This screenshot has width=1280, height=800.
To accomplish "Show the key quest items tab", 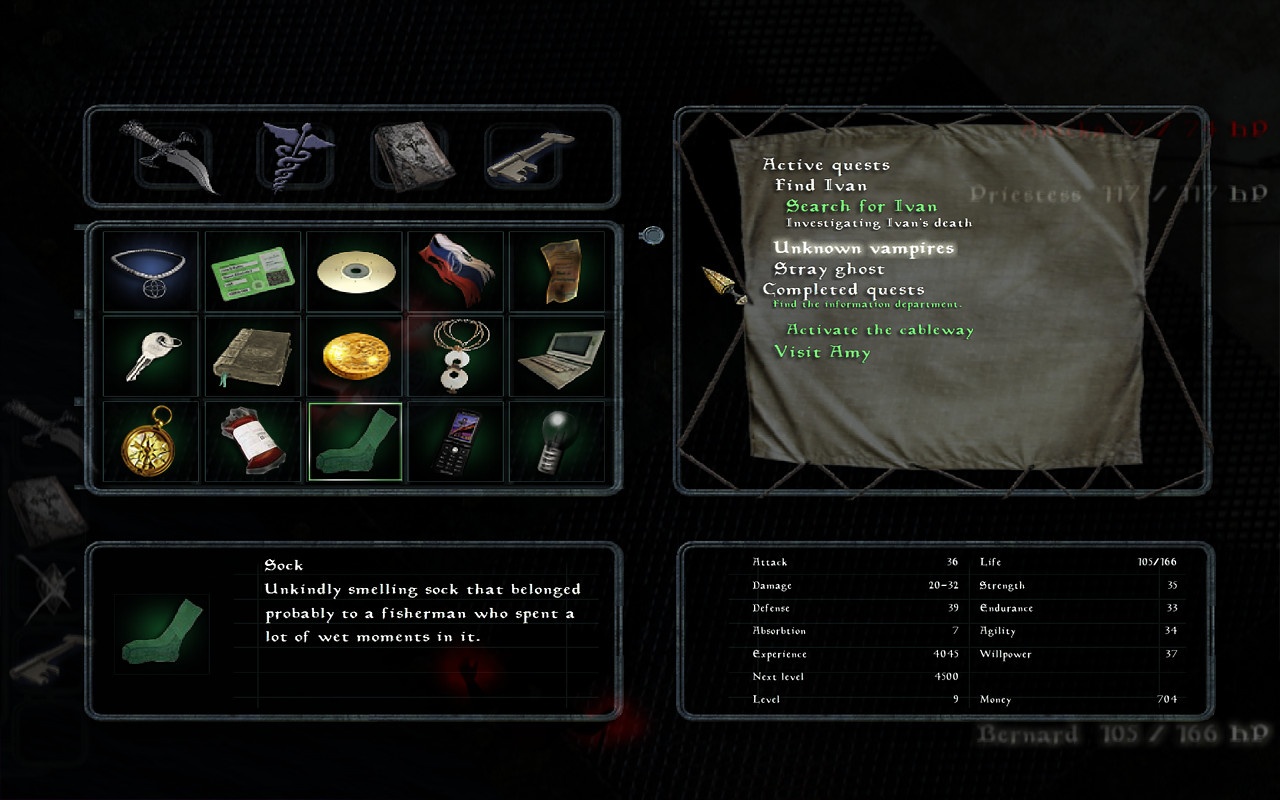I will [522, 156].
